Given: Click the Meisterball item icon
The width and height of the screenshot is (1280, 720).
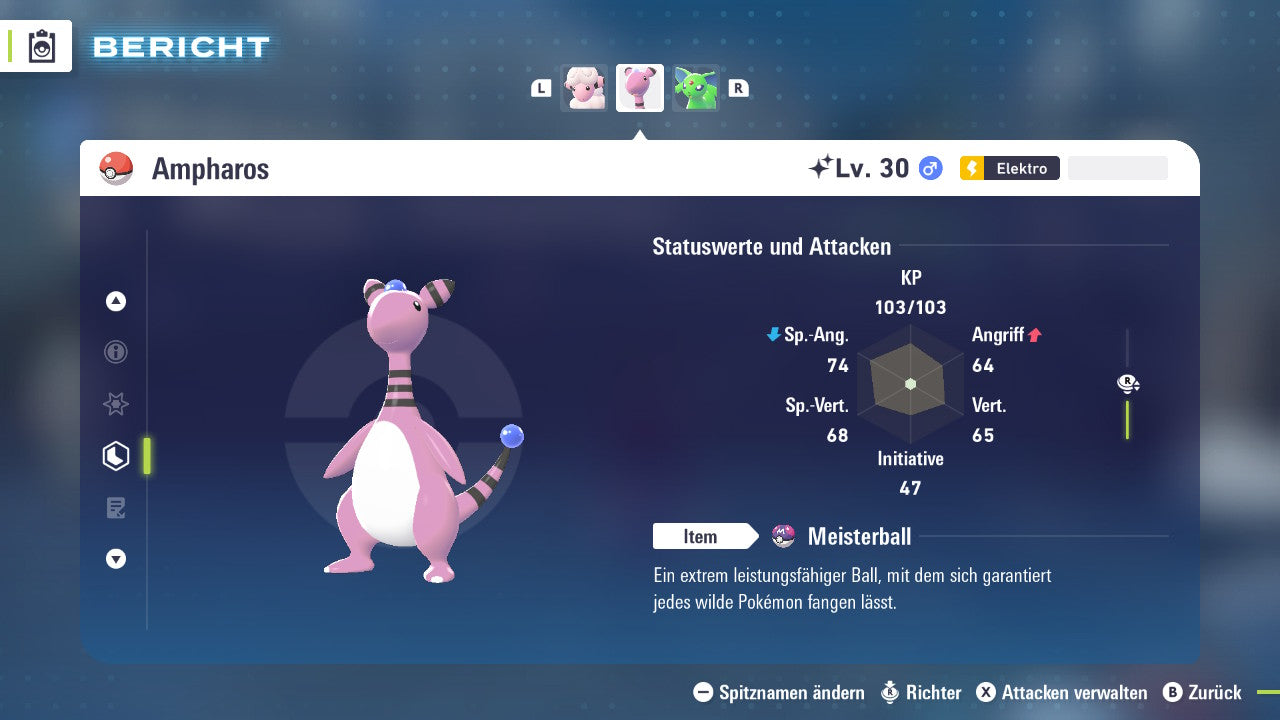Looking at the screenshot, I should click(x=786, y=536).
